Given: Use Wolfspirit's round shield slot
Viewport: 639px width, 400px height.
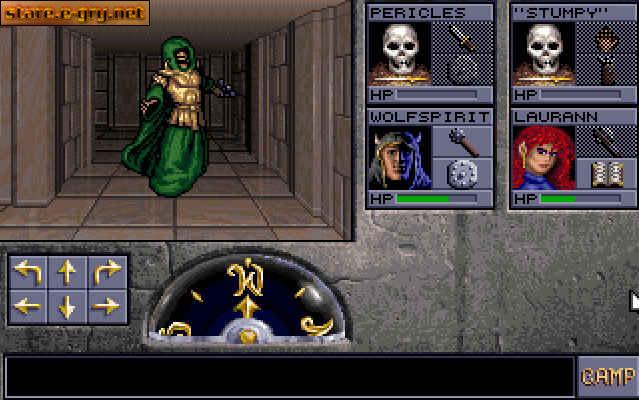Looking at the screenshot, I should [462, 174].
